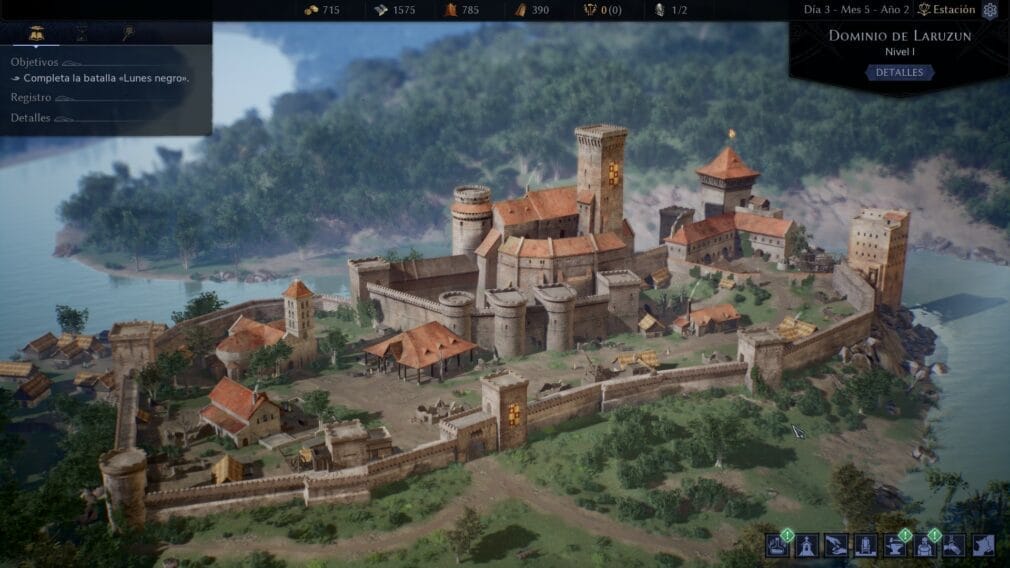1010x568 pixels.
Task: Switch to the hourglass tab
Action: [82, 33]
